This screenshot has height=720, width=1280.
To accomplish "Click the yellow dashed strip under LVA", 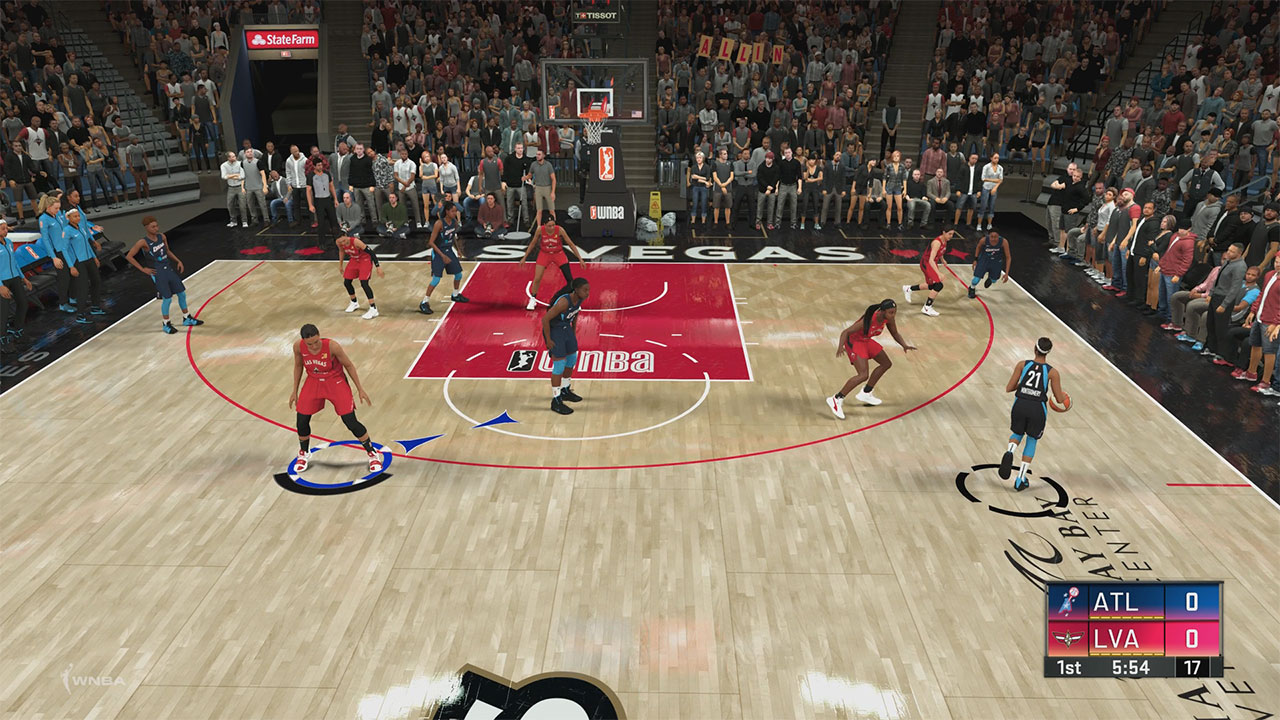I will pos(1126,654).
